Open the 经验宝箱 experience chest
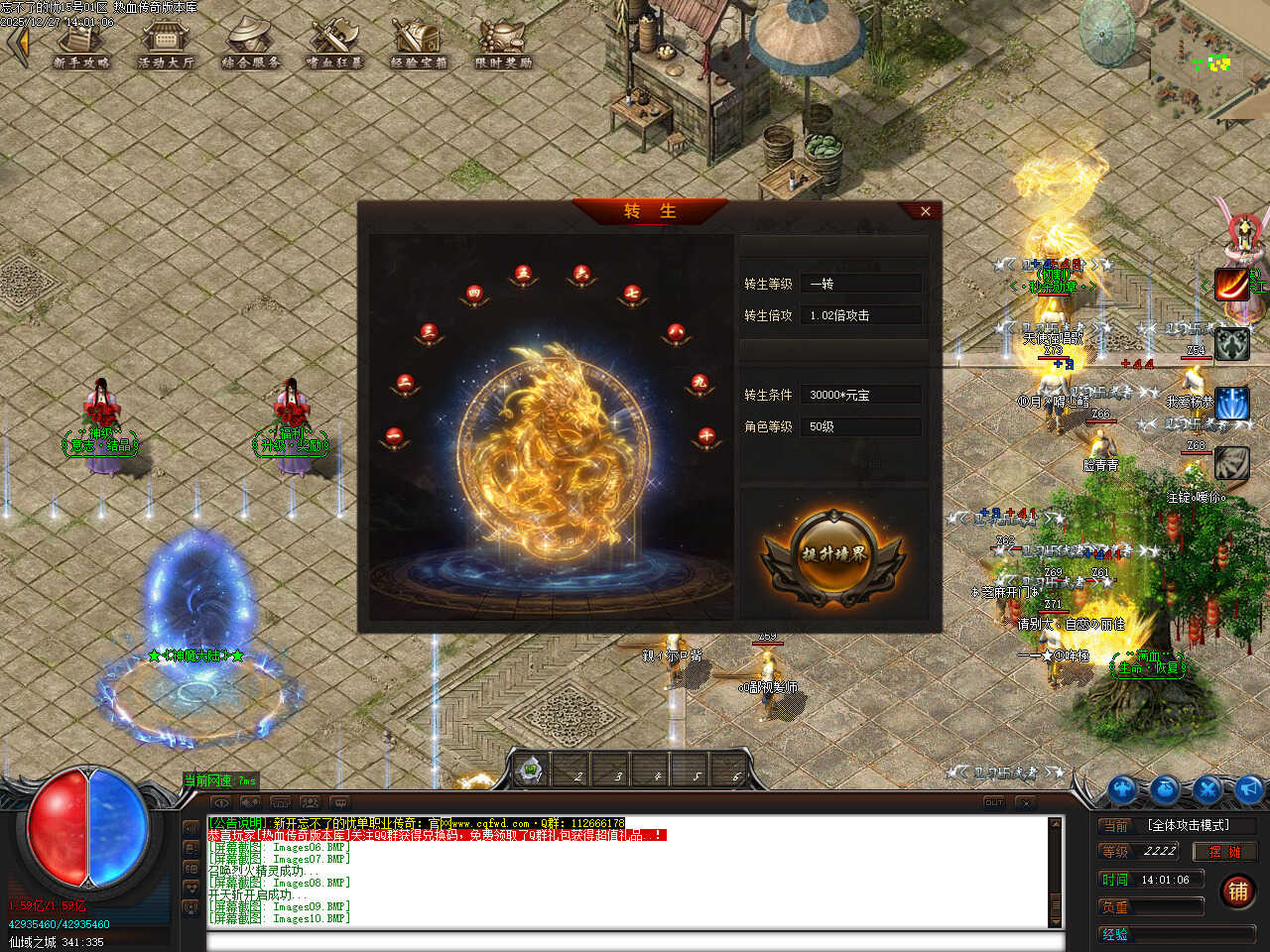The width and height of the screenshot is (1270, 952). coord(419,46)
